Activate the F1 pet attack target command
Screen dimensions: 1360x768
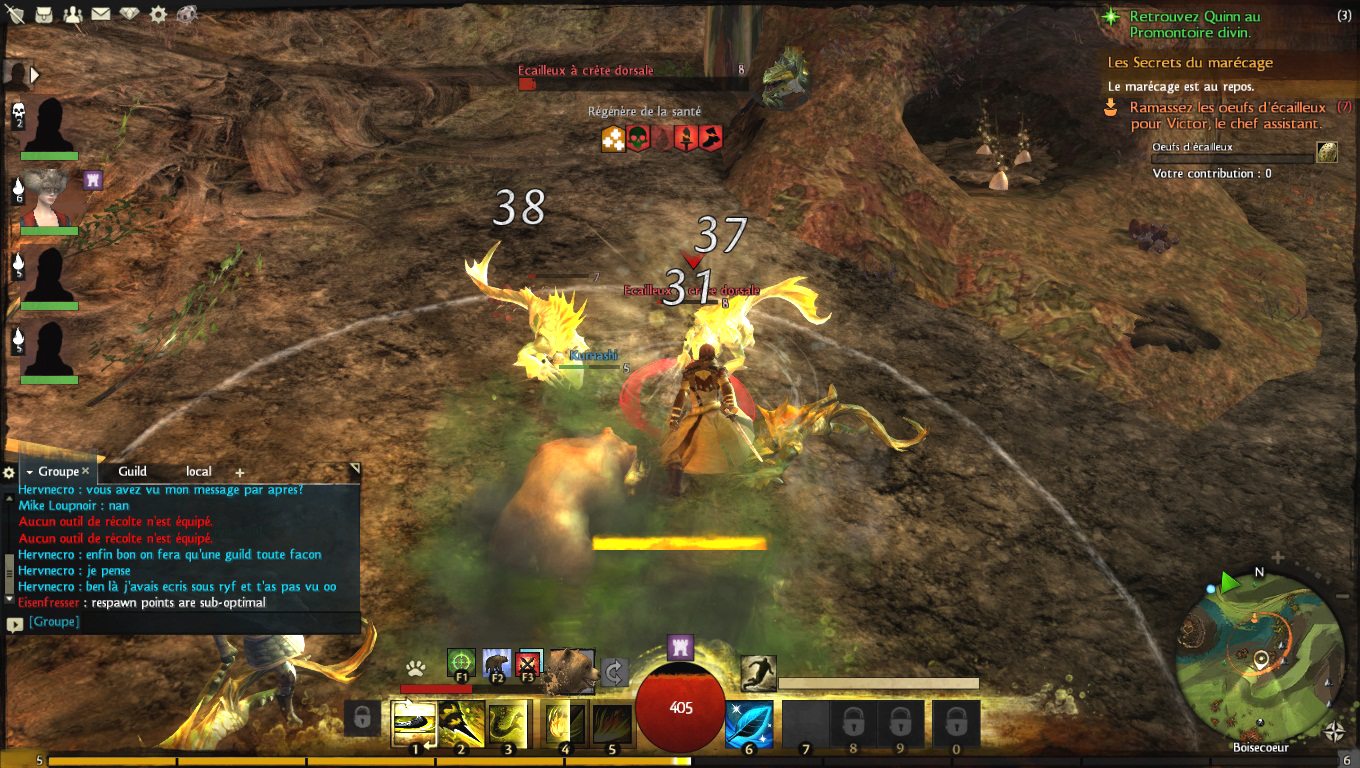coord(461,663)
